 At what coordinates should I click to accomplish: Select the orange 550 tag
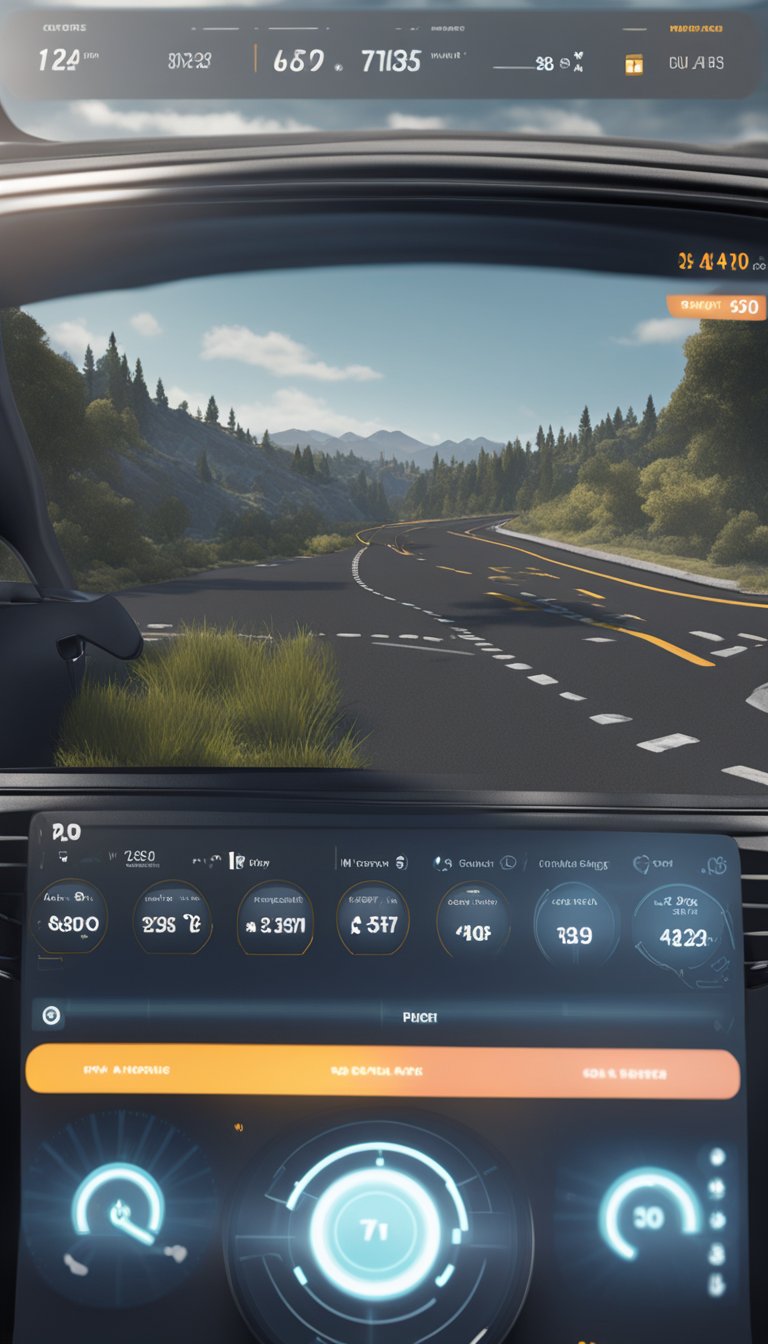[x=716, y=307]
